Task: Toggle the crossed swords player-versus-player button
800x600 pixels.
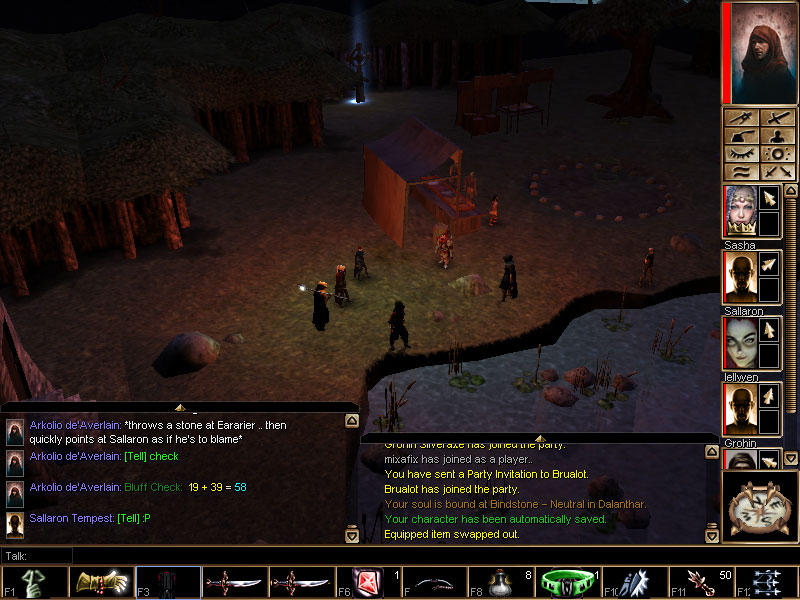Action: pyautogui.click(x=775, y=172)
